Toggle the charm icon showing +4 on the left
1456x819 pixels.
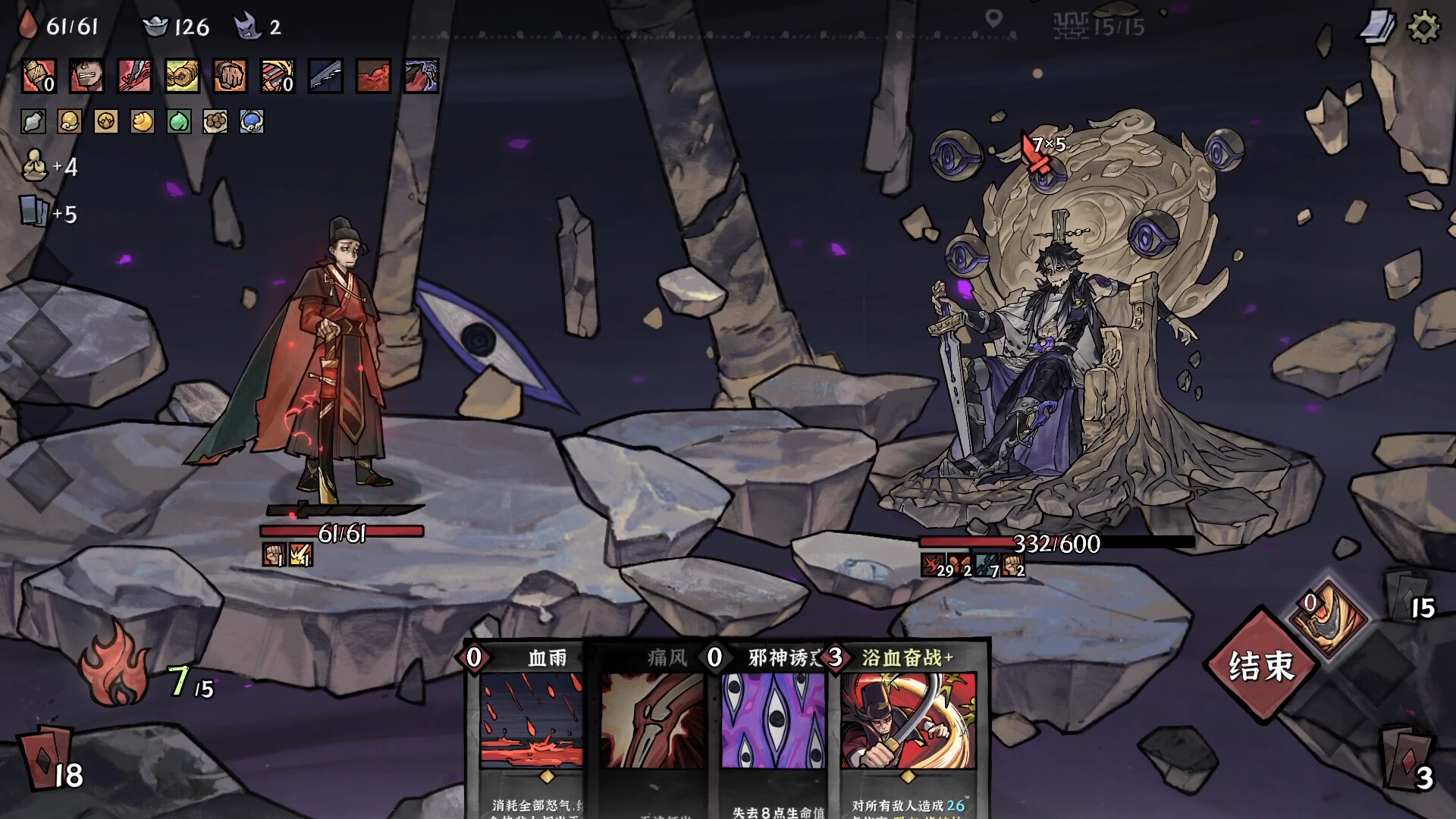(x=34, y=165)
